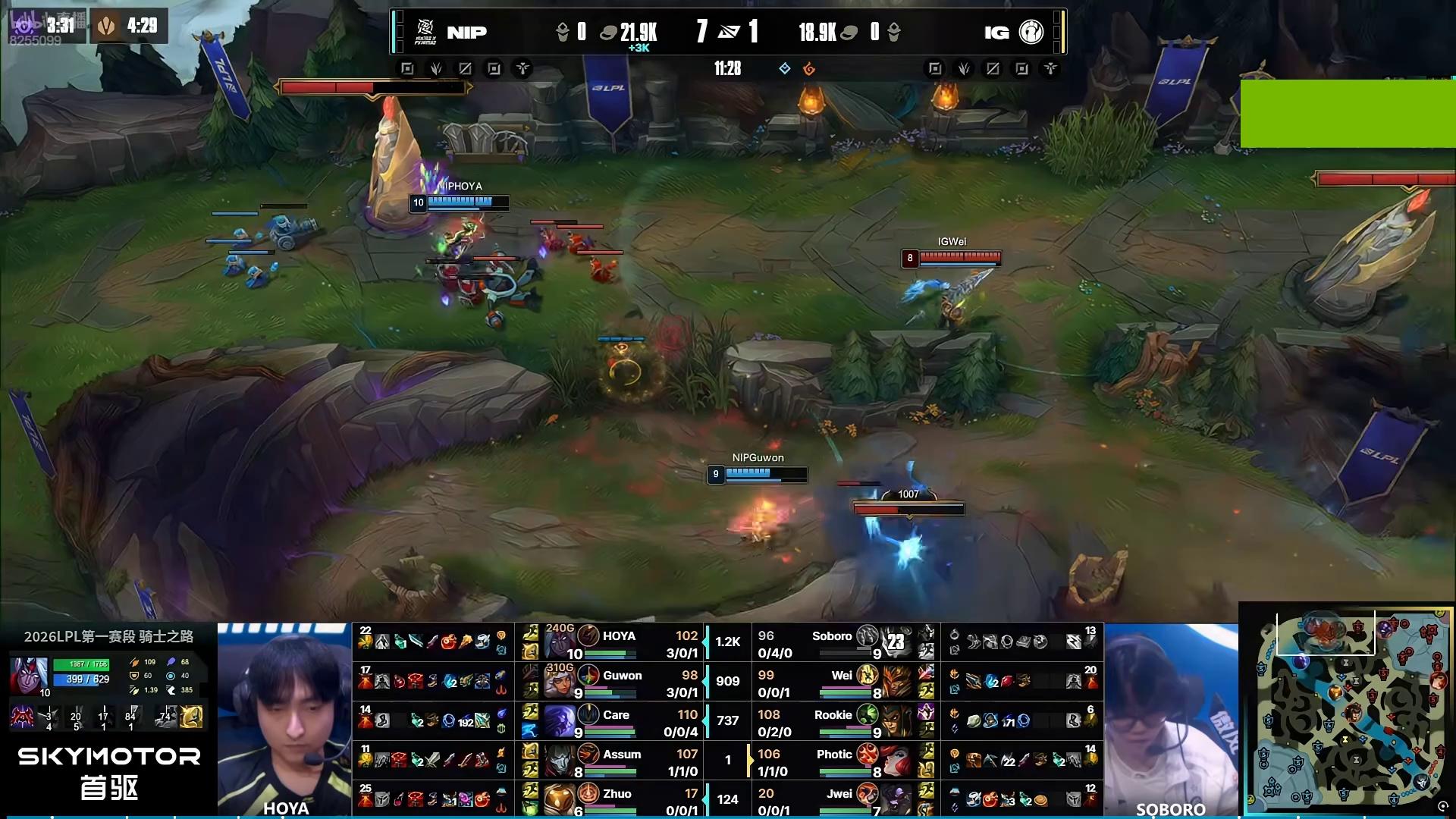Open the SKYMOTOR sponsor banner
1456x819 pixels.
coord(108,772)
